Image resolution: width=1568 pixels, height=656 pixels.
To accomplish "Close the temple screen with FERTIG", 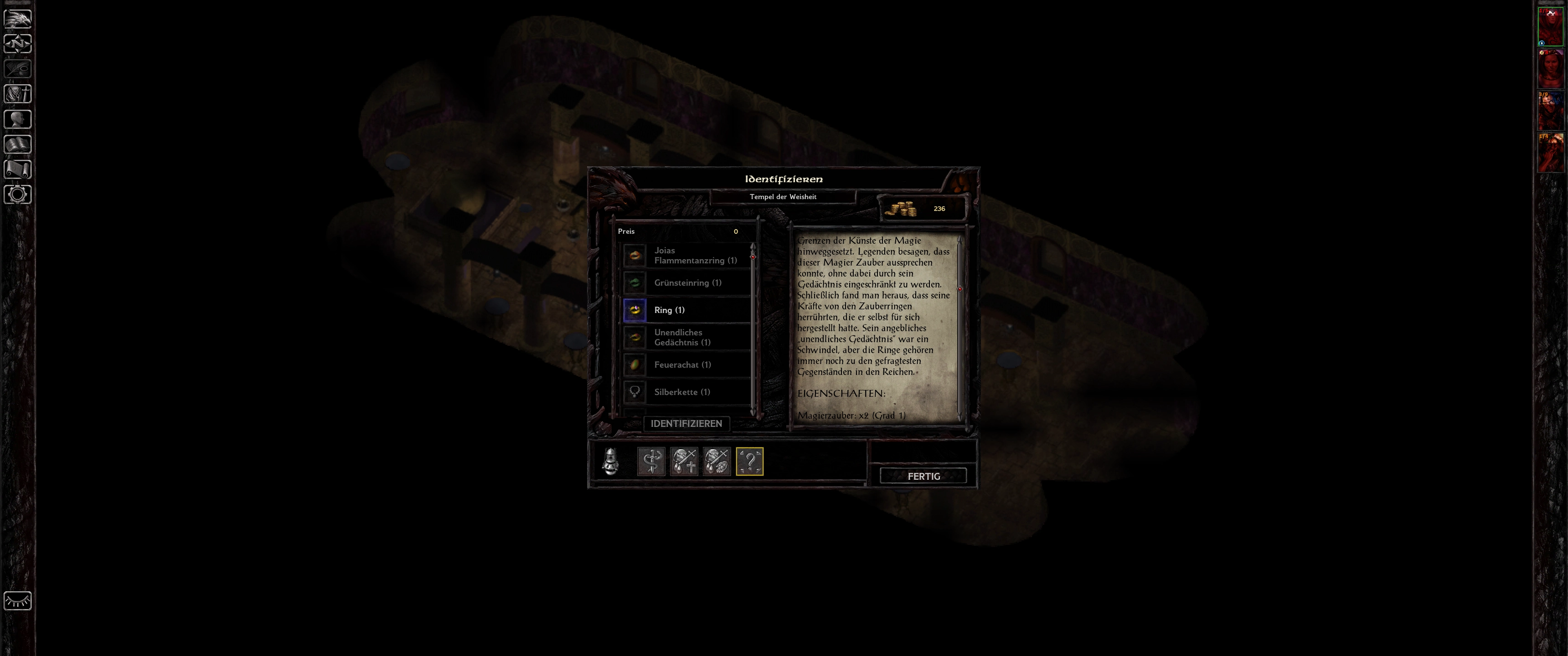I will [923, 476].
